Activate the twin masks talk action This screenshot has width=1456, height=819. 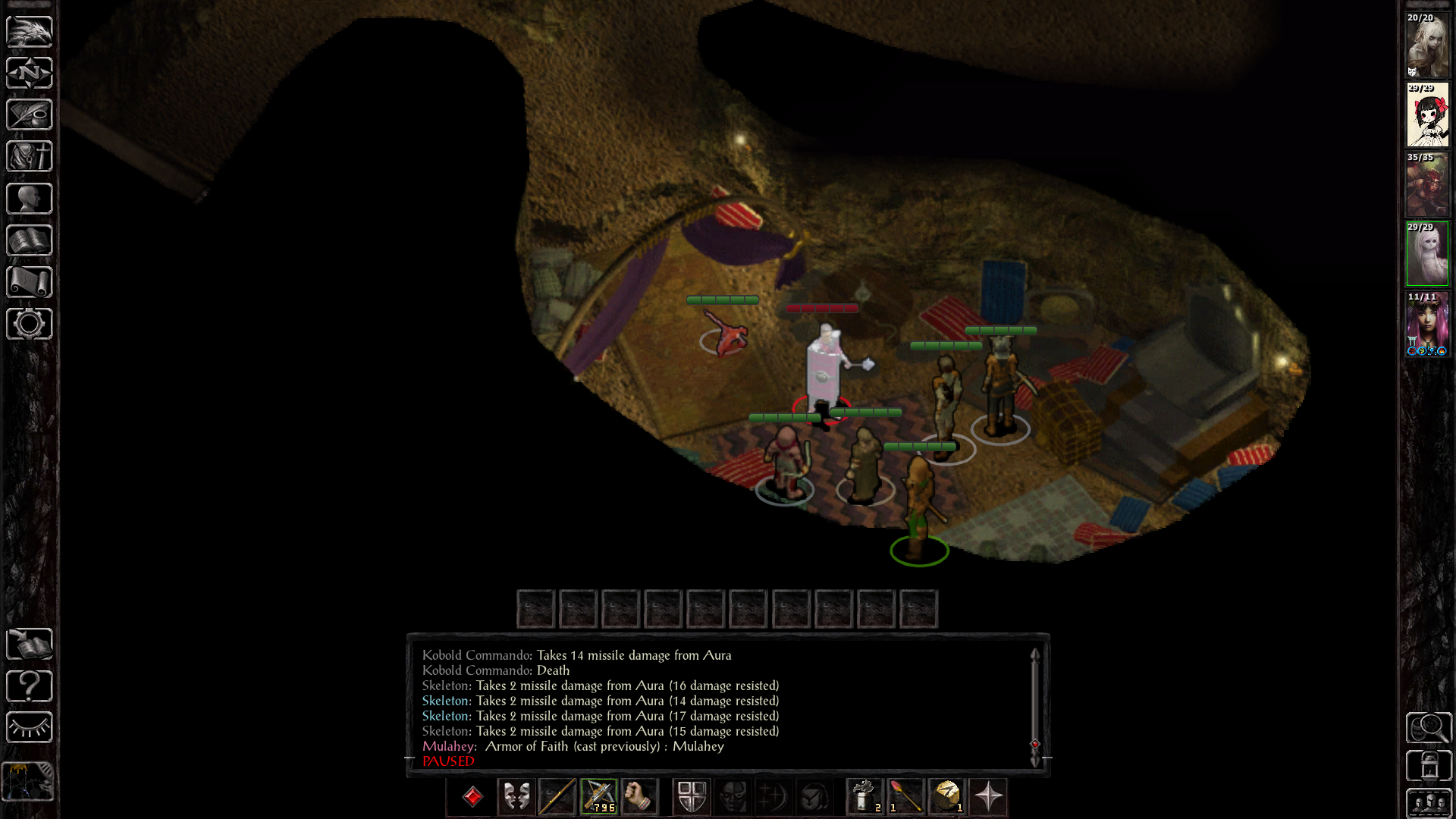516,797
